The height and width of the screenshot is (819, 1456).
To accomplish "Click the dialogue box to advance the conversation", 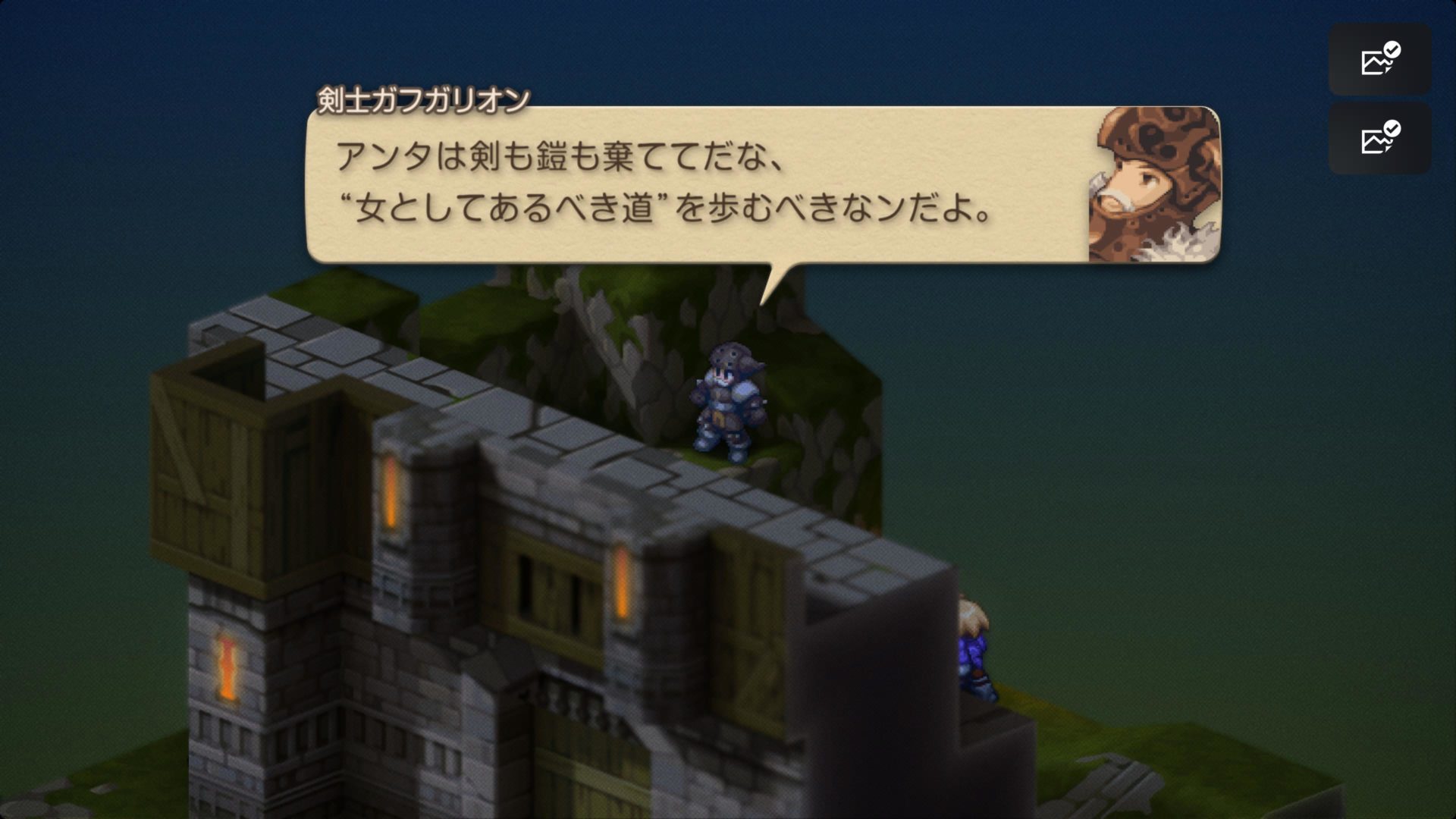I will [682, 182].
